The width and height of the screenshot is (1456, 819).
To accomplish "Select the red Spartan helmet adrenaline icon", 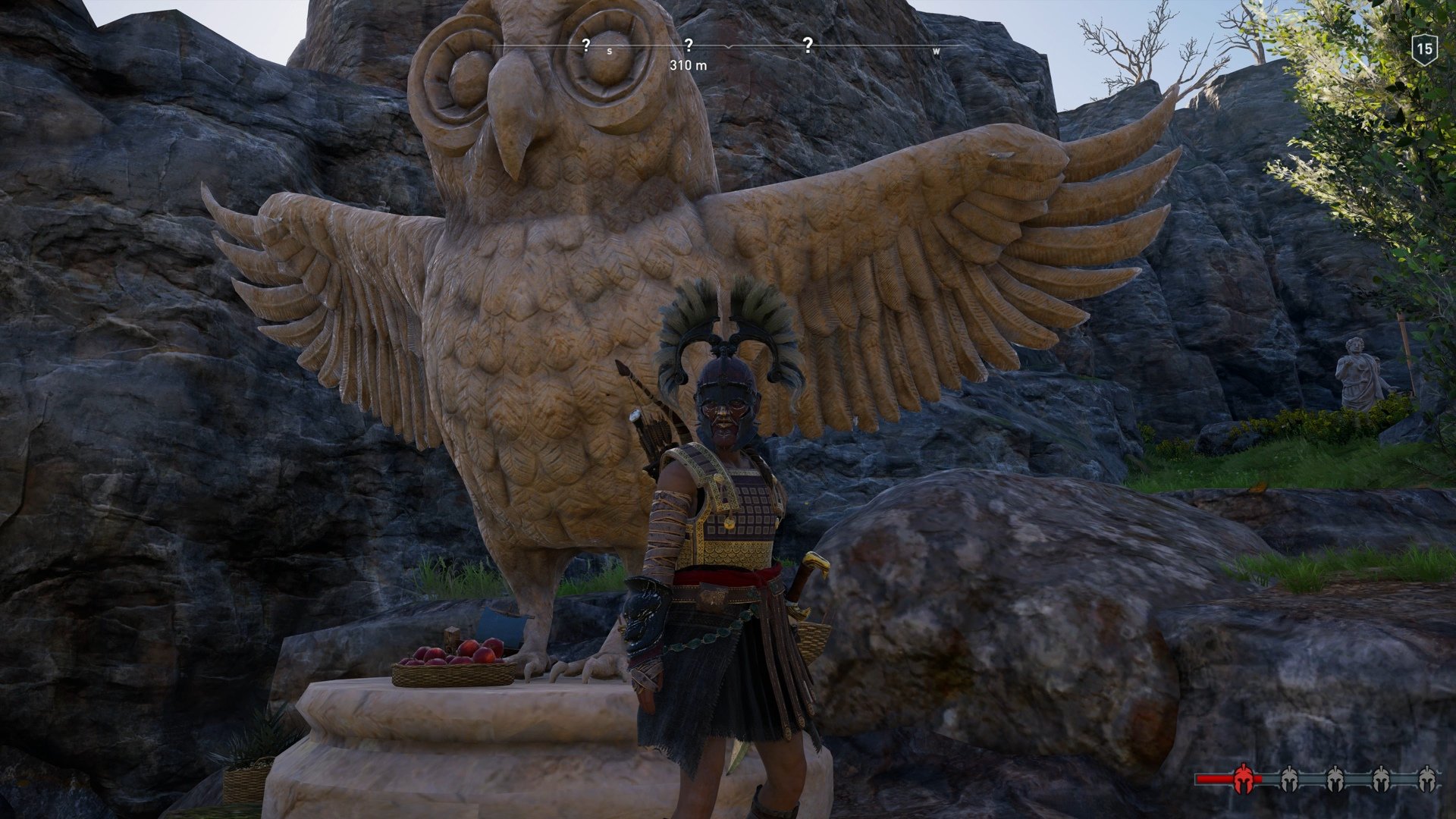I will coord(1244,780).
